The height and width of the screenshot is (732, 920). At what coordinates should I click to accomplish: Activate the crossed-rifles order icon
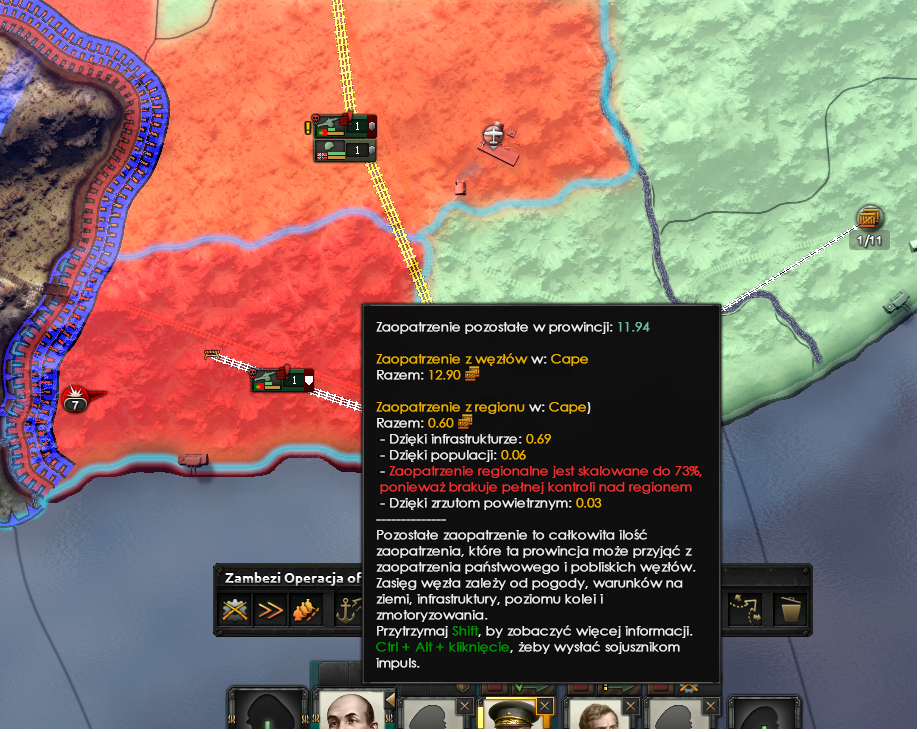point(235,609)
